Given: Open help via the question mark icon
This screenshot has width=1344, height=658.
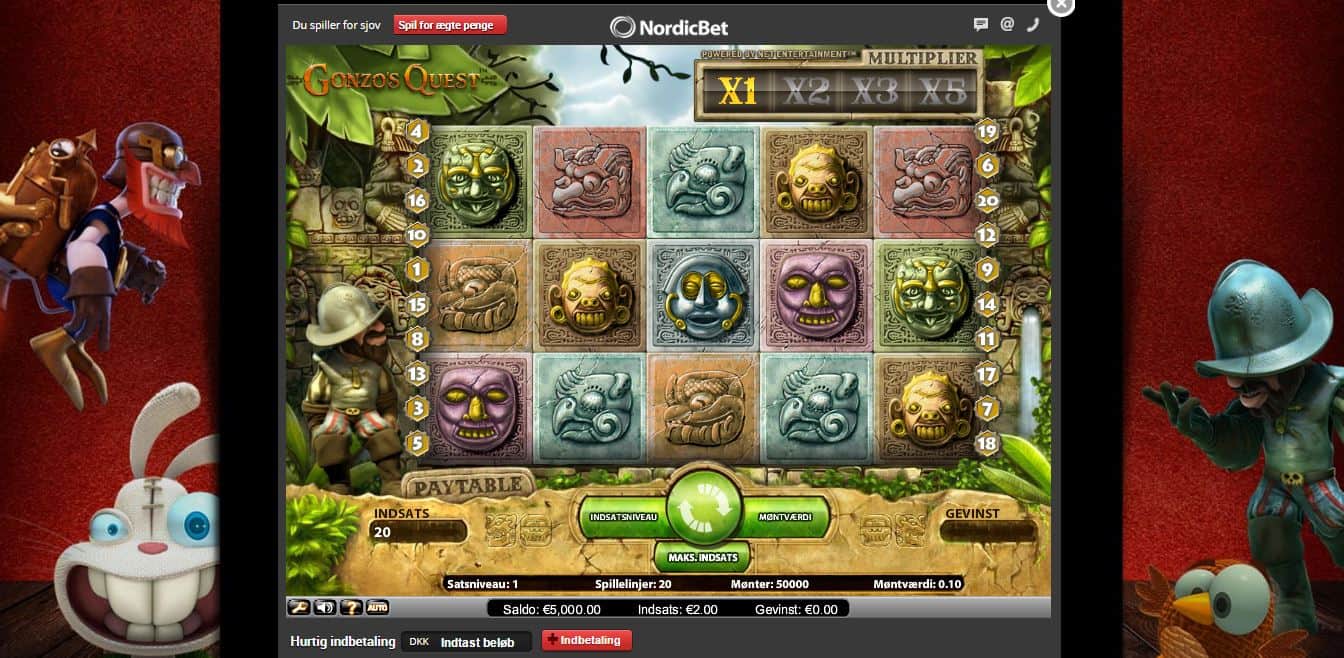Looking at the screenshot, I should 351,607.
